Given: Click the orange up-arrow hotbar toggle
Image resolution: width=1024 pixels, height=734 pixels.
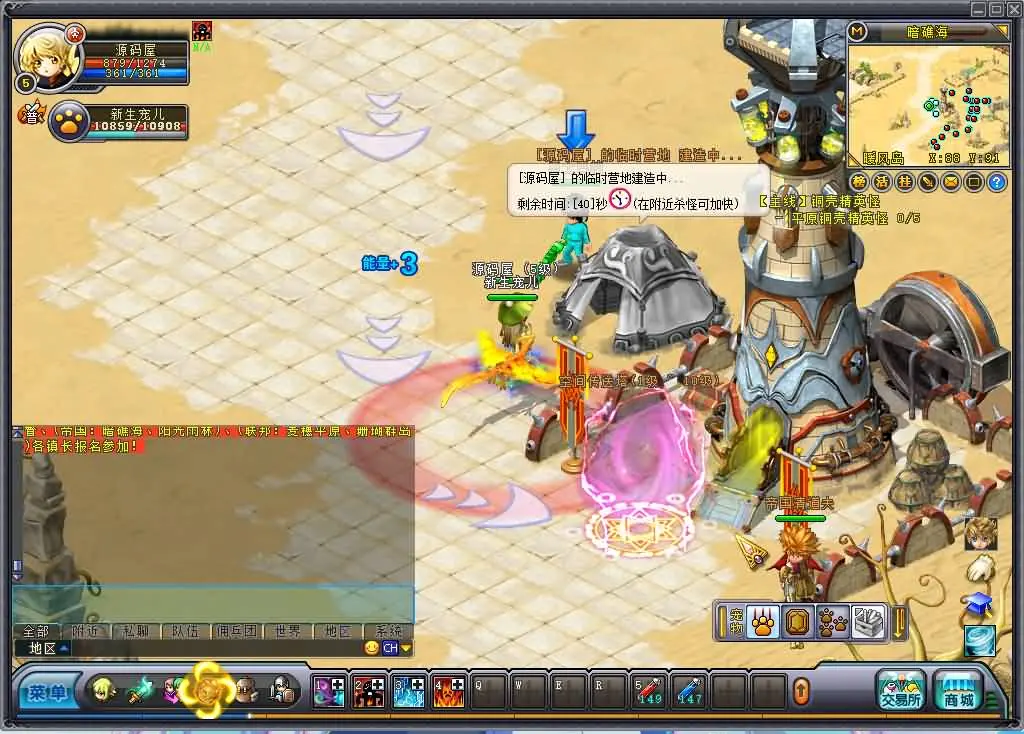Looking at the screenshot, I should 801,690.
